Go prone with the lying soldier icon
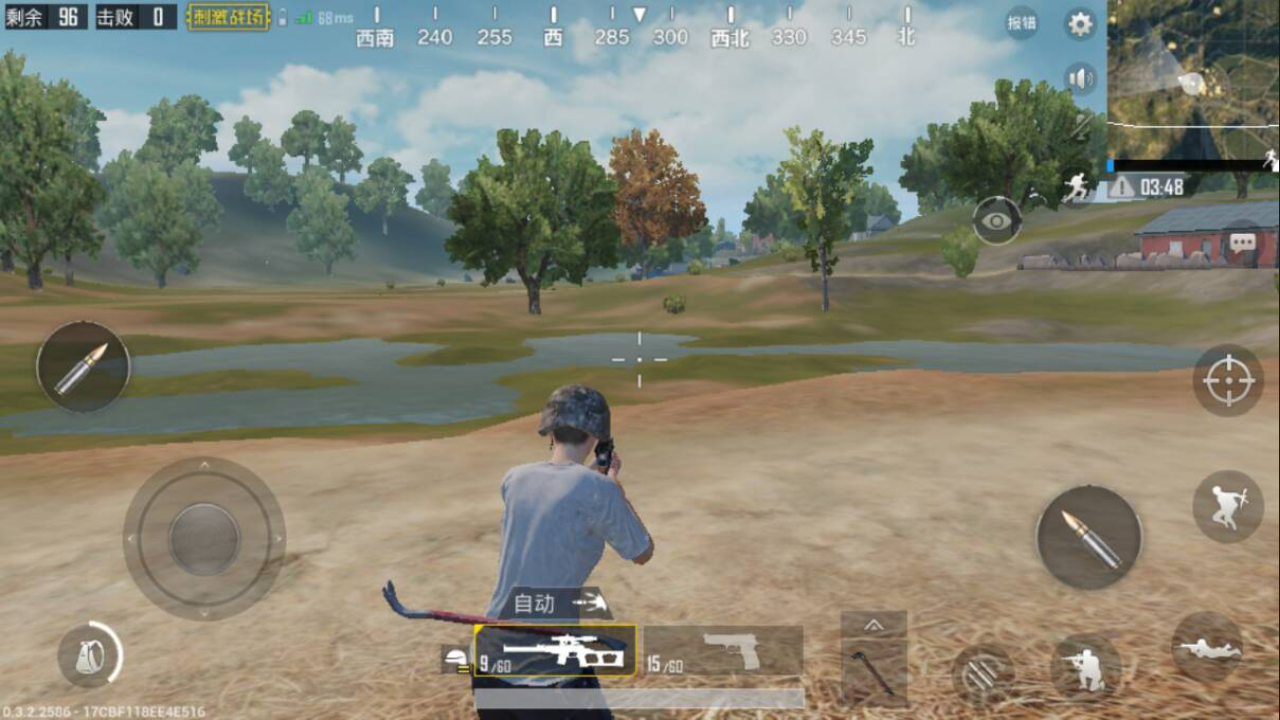The height and width of the screenshot is (720, 1280). [1208, 648]
